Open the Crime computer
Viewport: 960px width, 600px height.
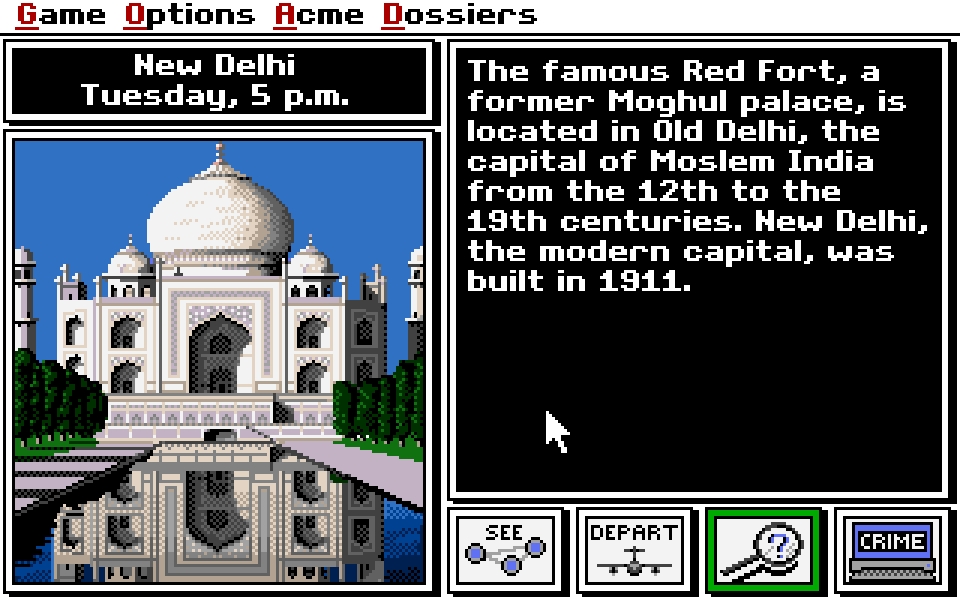point(892,549)
